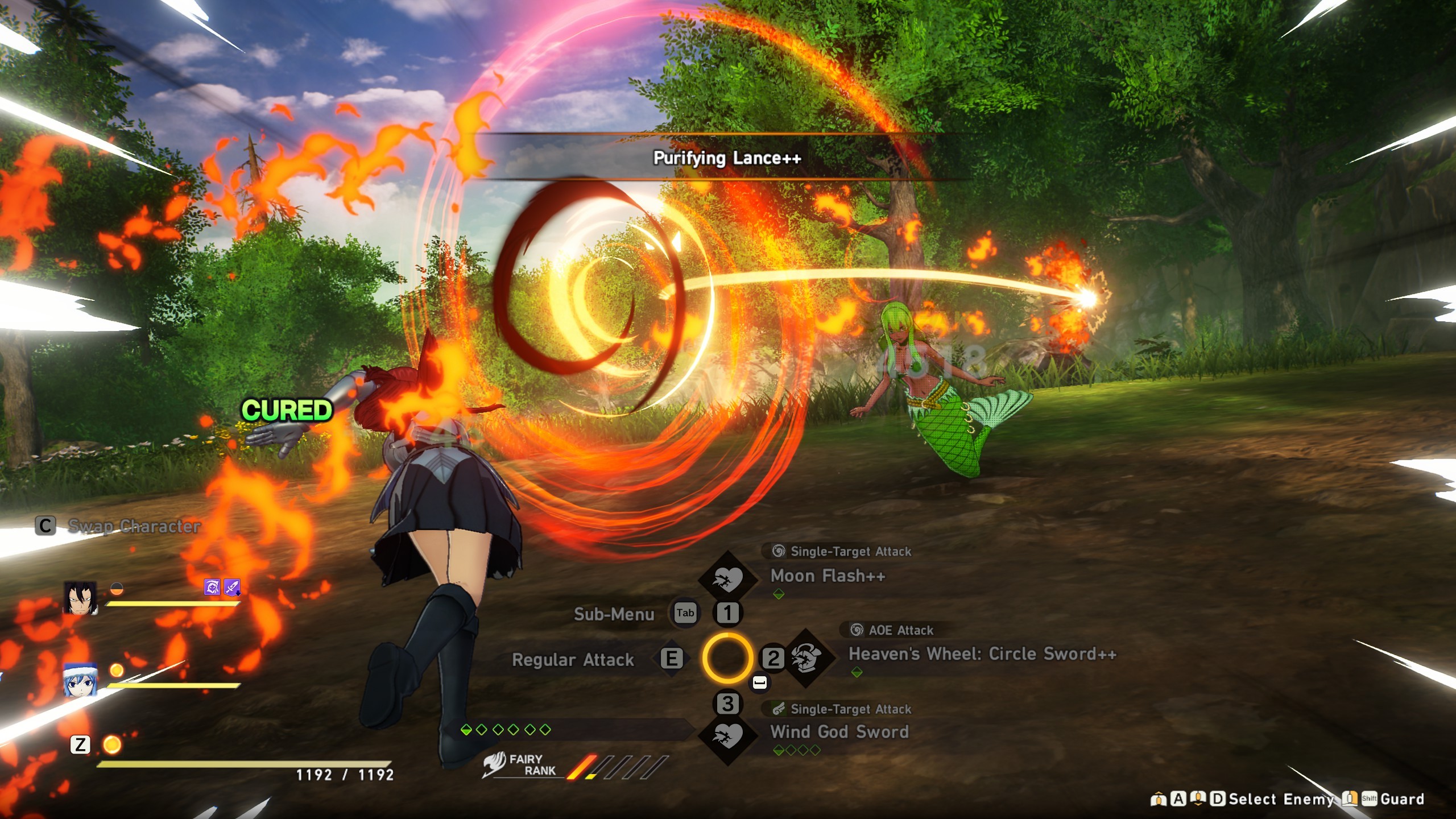This screenshot has height=819, width=1456.
Task: Click the blue-haired party member portrait
Action: pyautogui.click(x=80, y=679)
